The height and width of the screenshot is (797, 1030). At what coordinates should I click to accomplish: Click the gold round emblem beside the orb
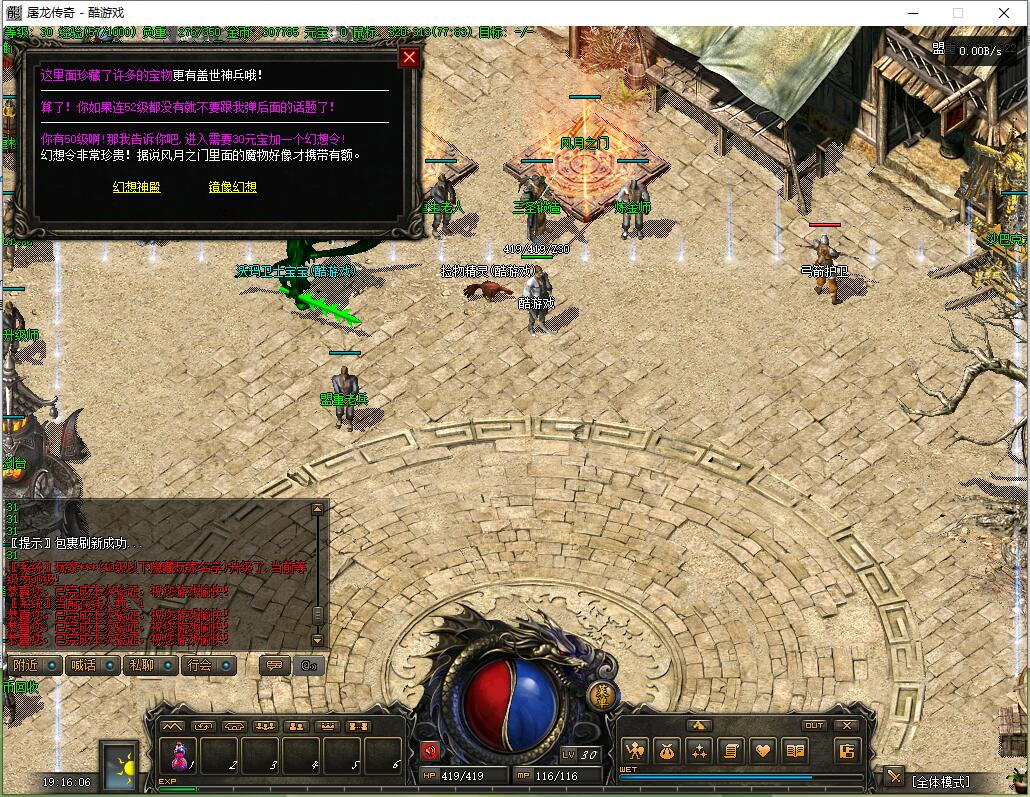(x=600, y=697)
